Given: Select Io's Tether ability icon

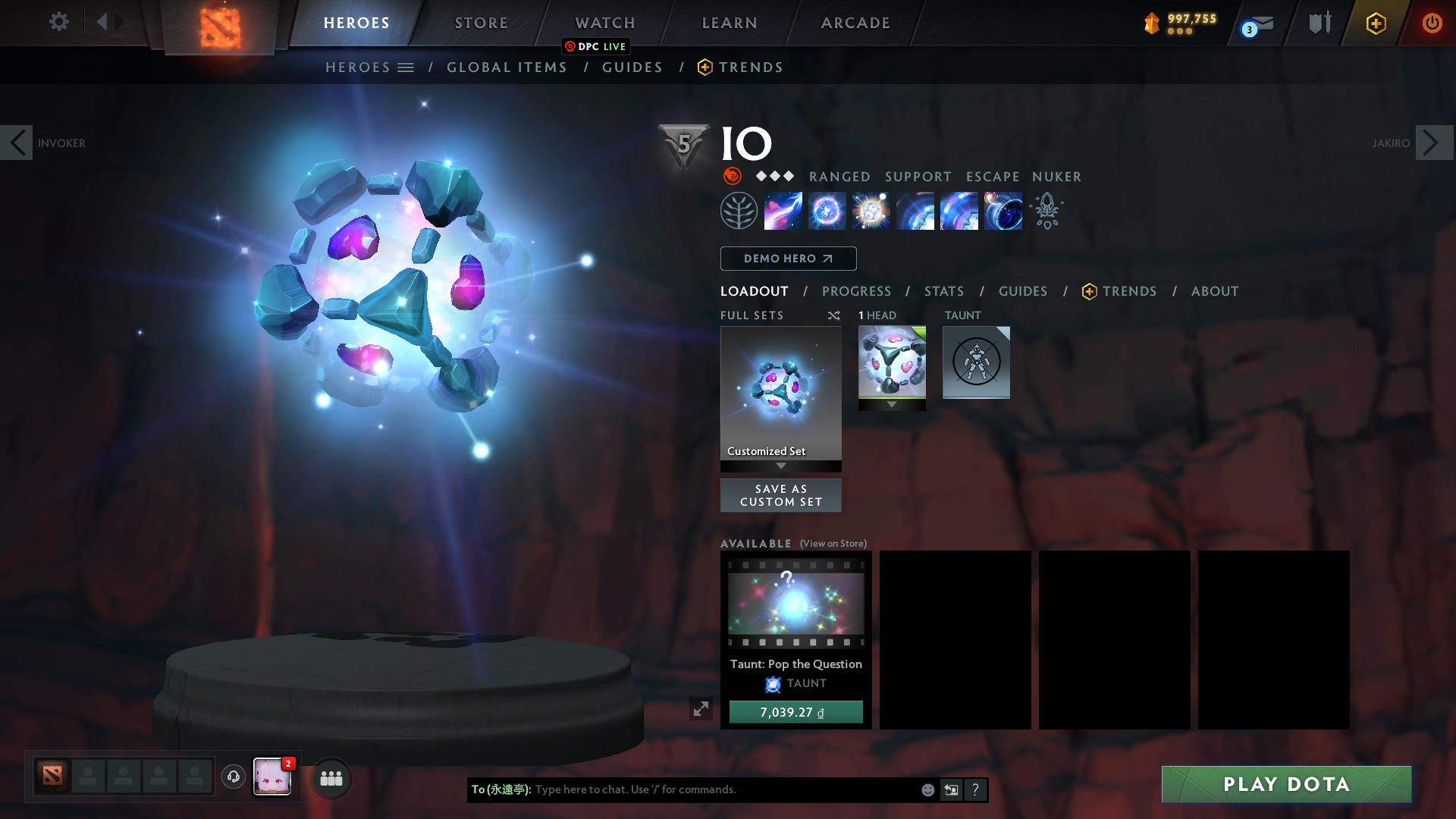Looking at the screenshot, I should click(783, 211).
